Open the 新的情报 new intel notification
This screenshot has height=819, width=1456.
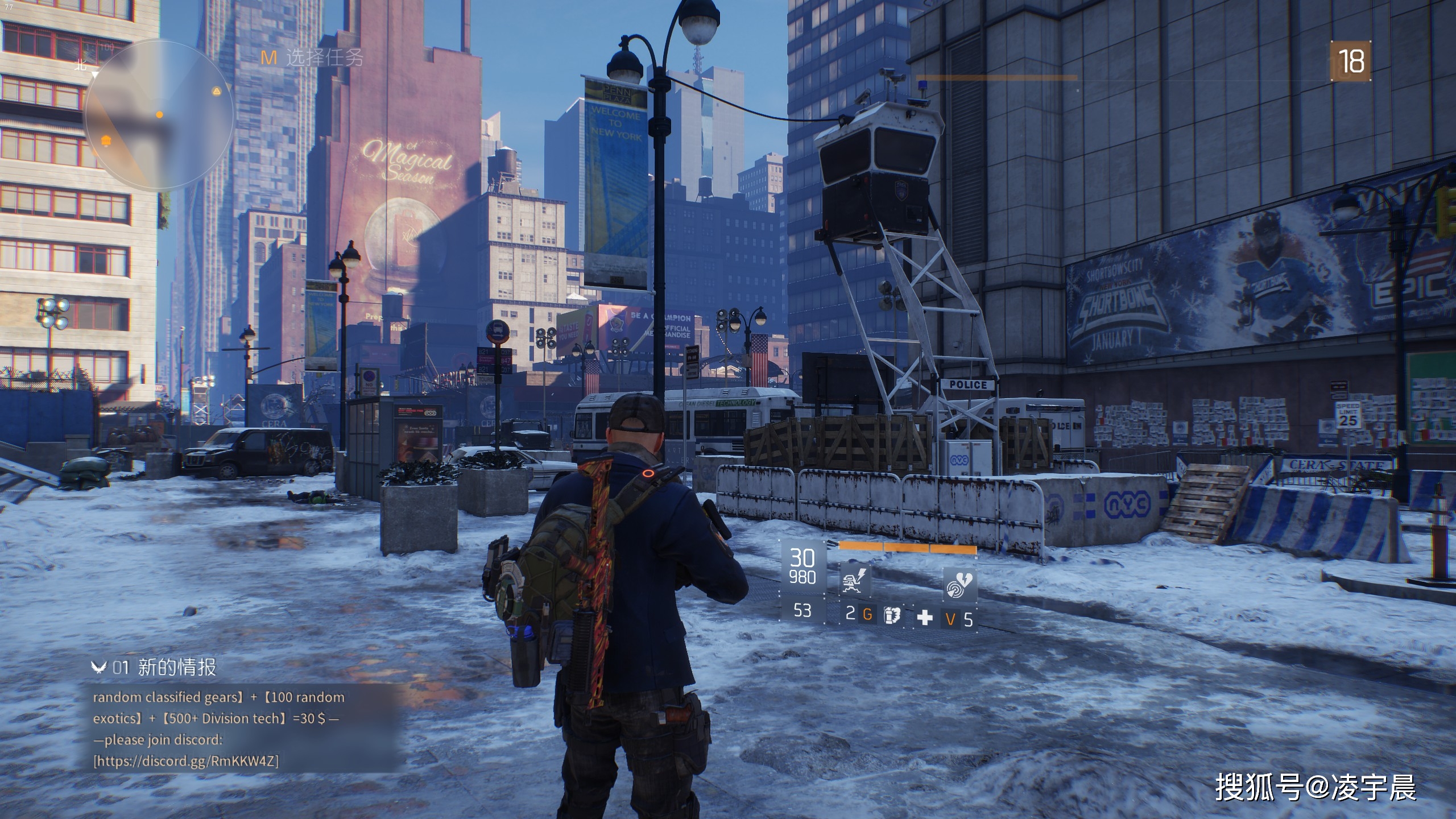coord(176,667)
